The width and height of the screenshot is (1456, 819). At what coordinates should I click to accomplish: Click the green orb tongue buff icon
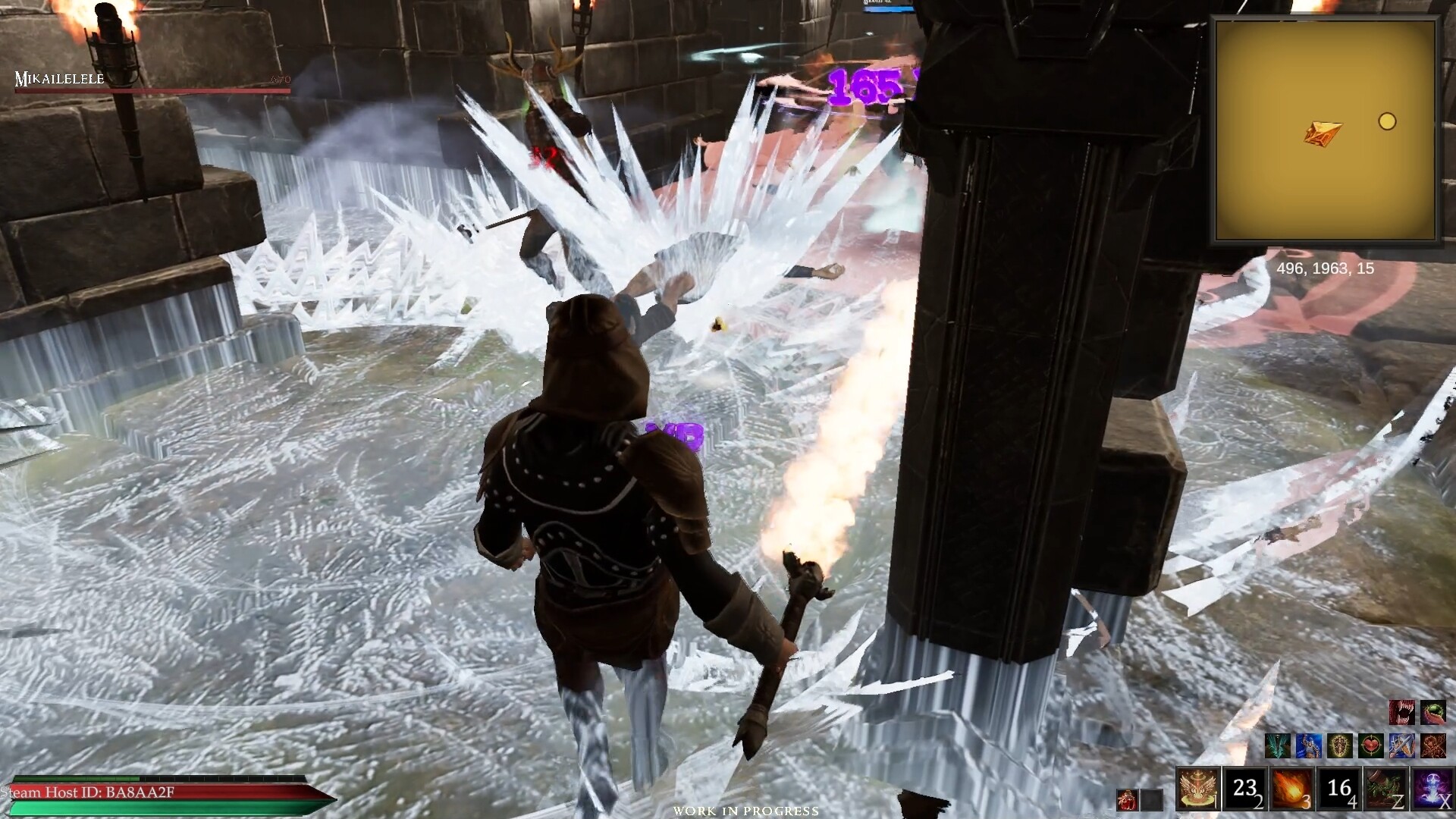pos(1432,712)
